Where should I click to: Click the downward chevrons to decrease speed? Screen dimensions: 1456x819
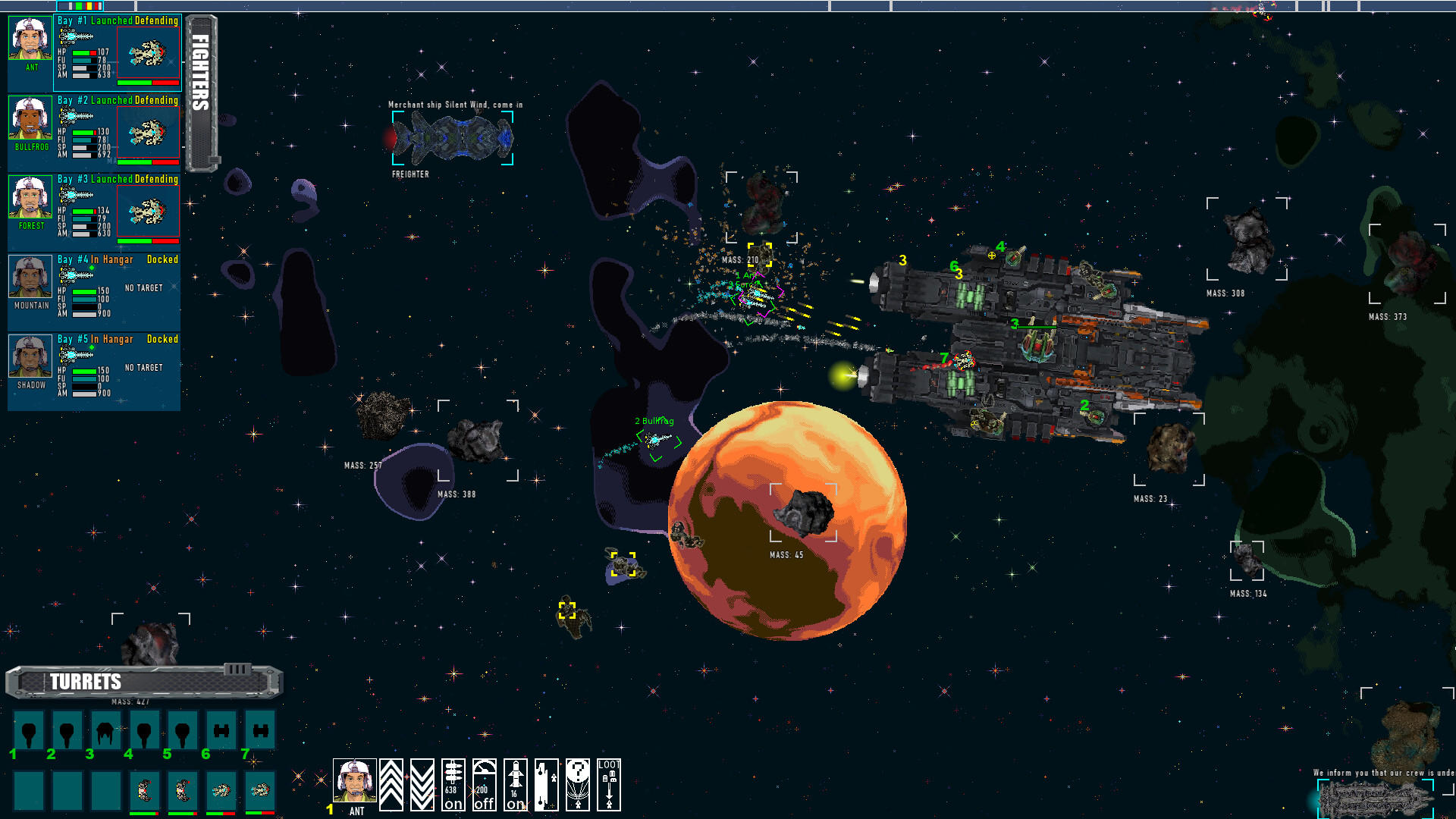pyautogui.click(x=422, y=784)
